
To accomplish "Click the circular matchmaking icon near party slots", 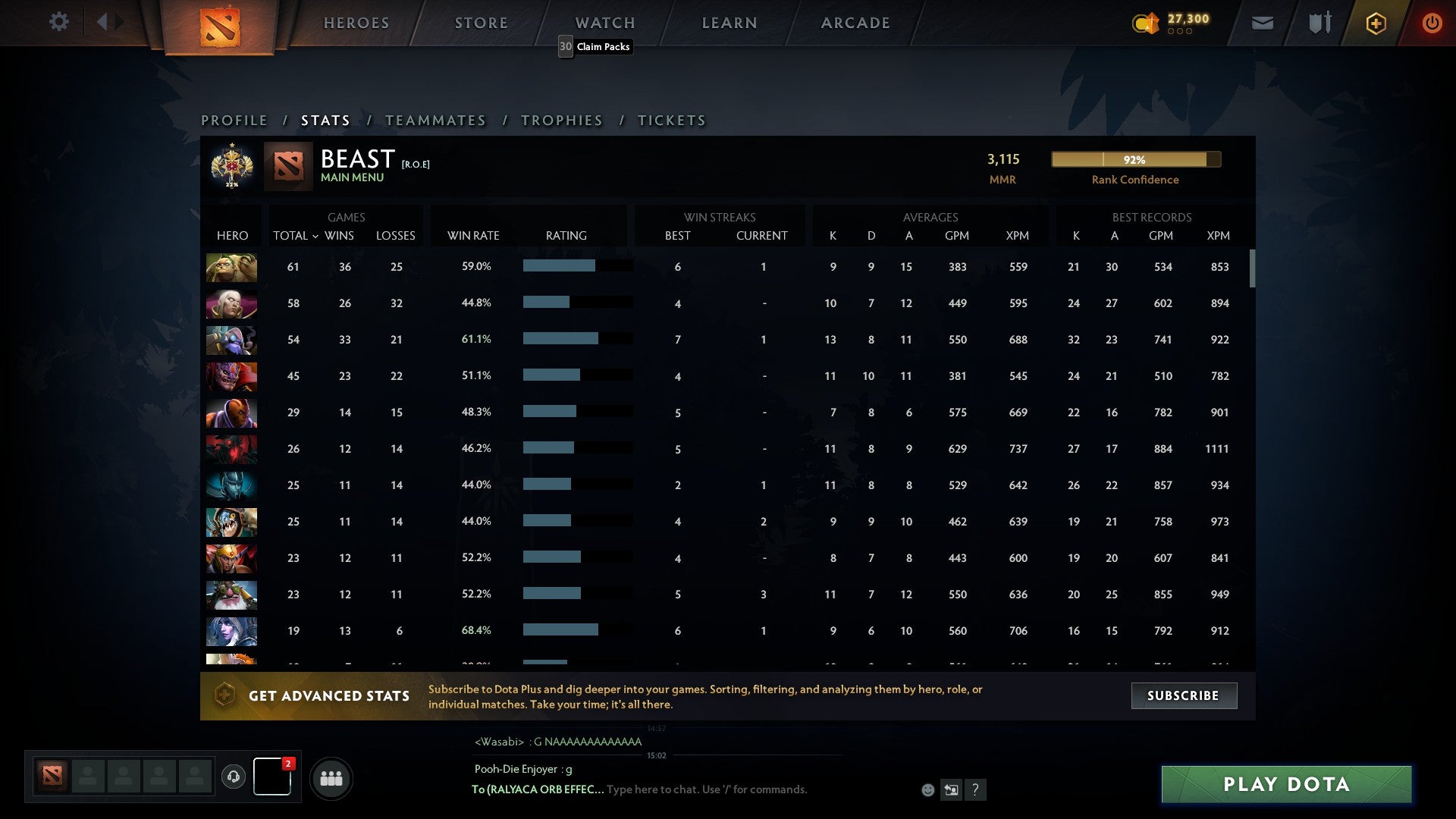I will tap(234, 777).
